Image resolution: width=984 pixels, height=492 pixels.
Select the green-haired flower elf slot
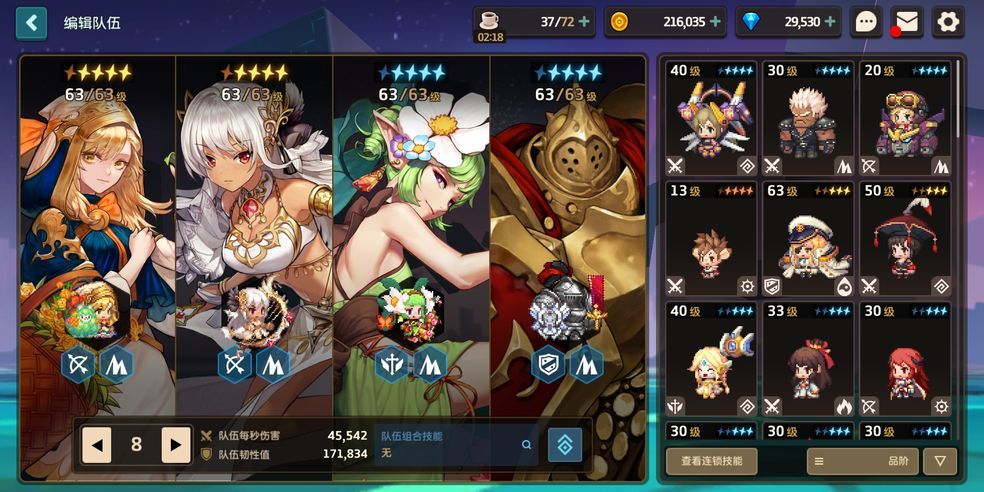[x=411, y=230]
